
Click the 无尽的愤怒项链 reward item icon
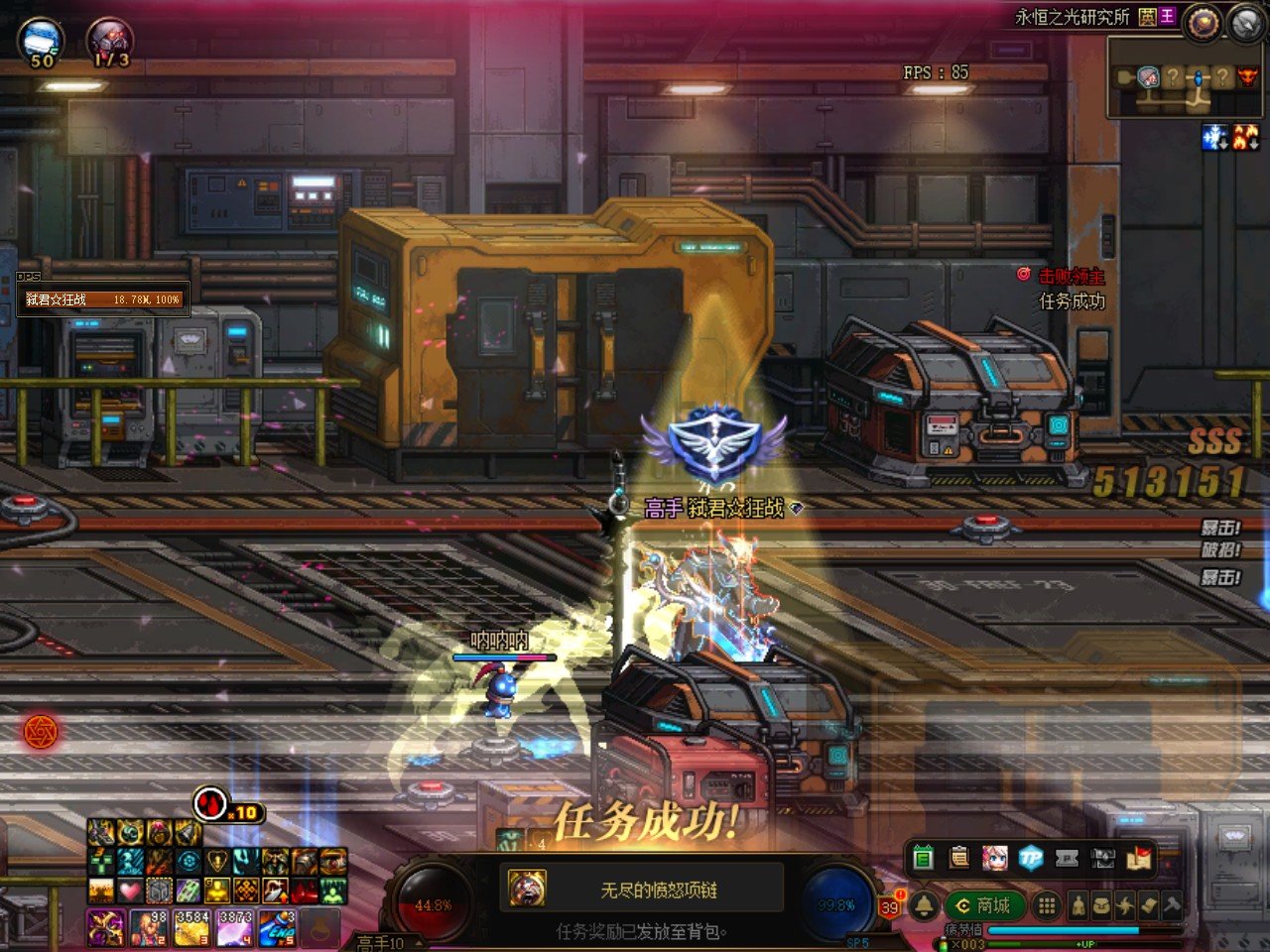point(527,889)
